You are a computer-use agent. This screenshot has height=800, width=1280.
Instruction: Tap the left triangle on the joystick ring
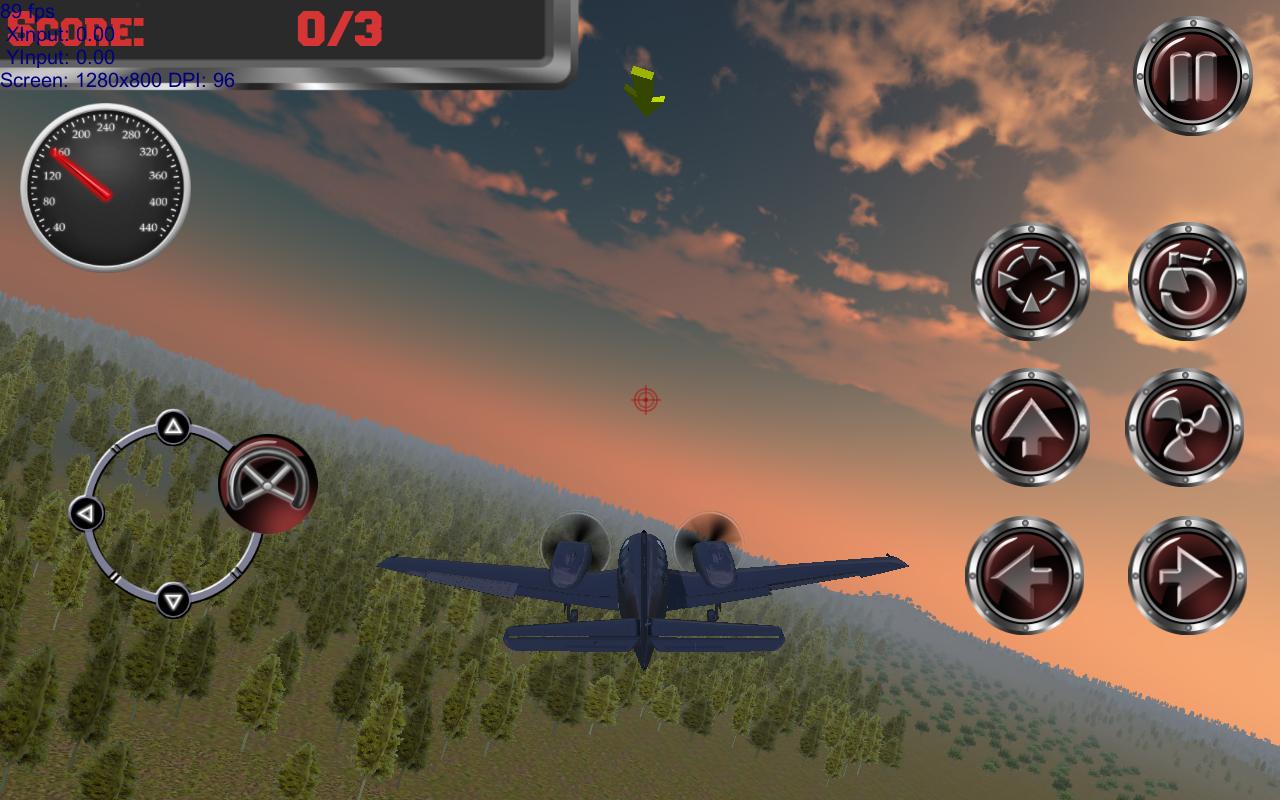[86, 511]
